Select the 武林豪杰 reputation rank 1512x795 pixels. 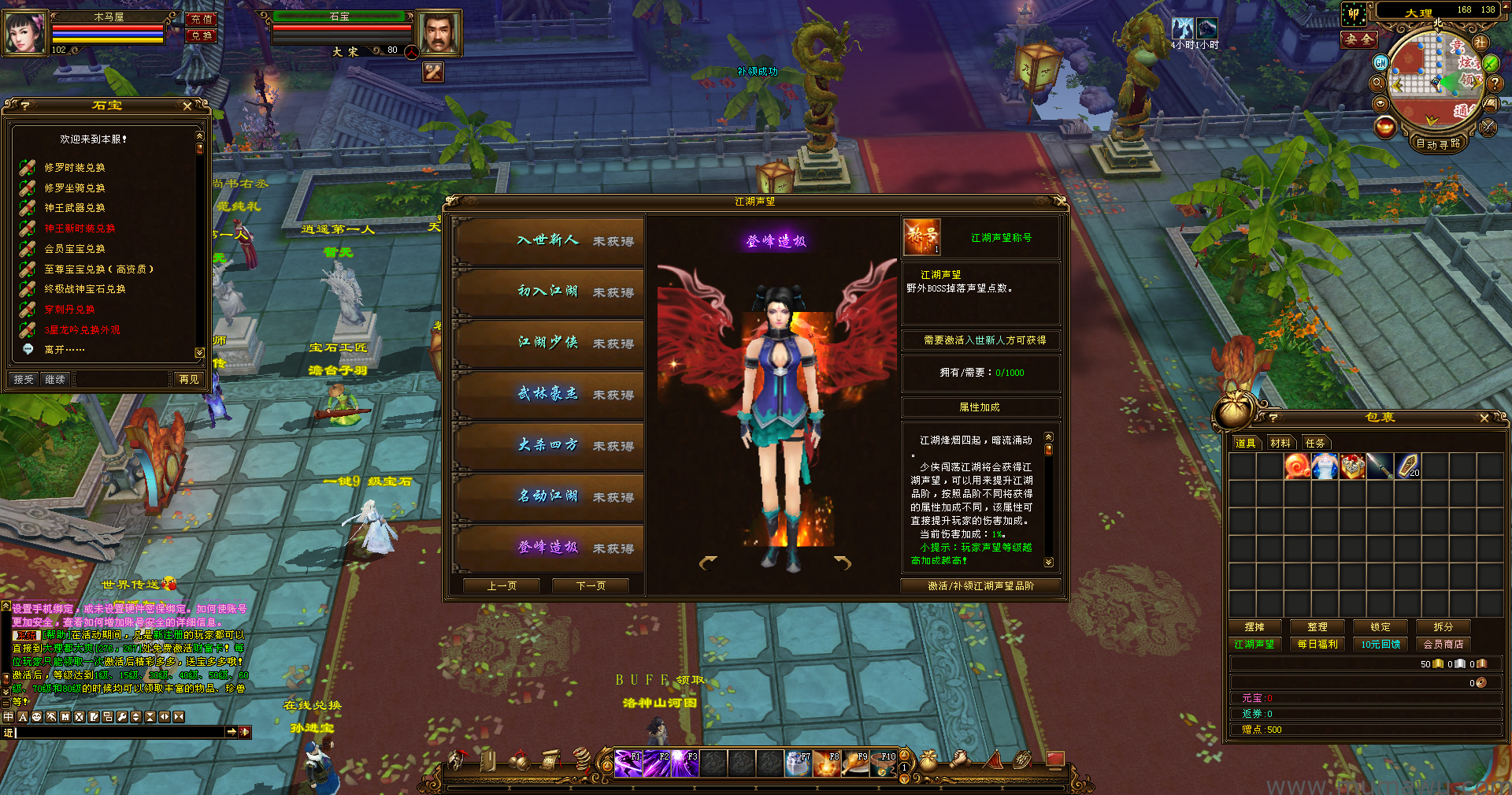coord(549,394)
